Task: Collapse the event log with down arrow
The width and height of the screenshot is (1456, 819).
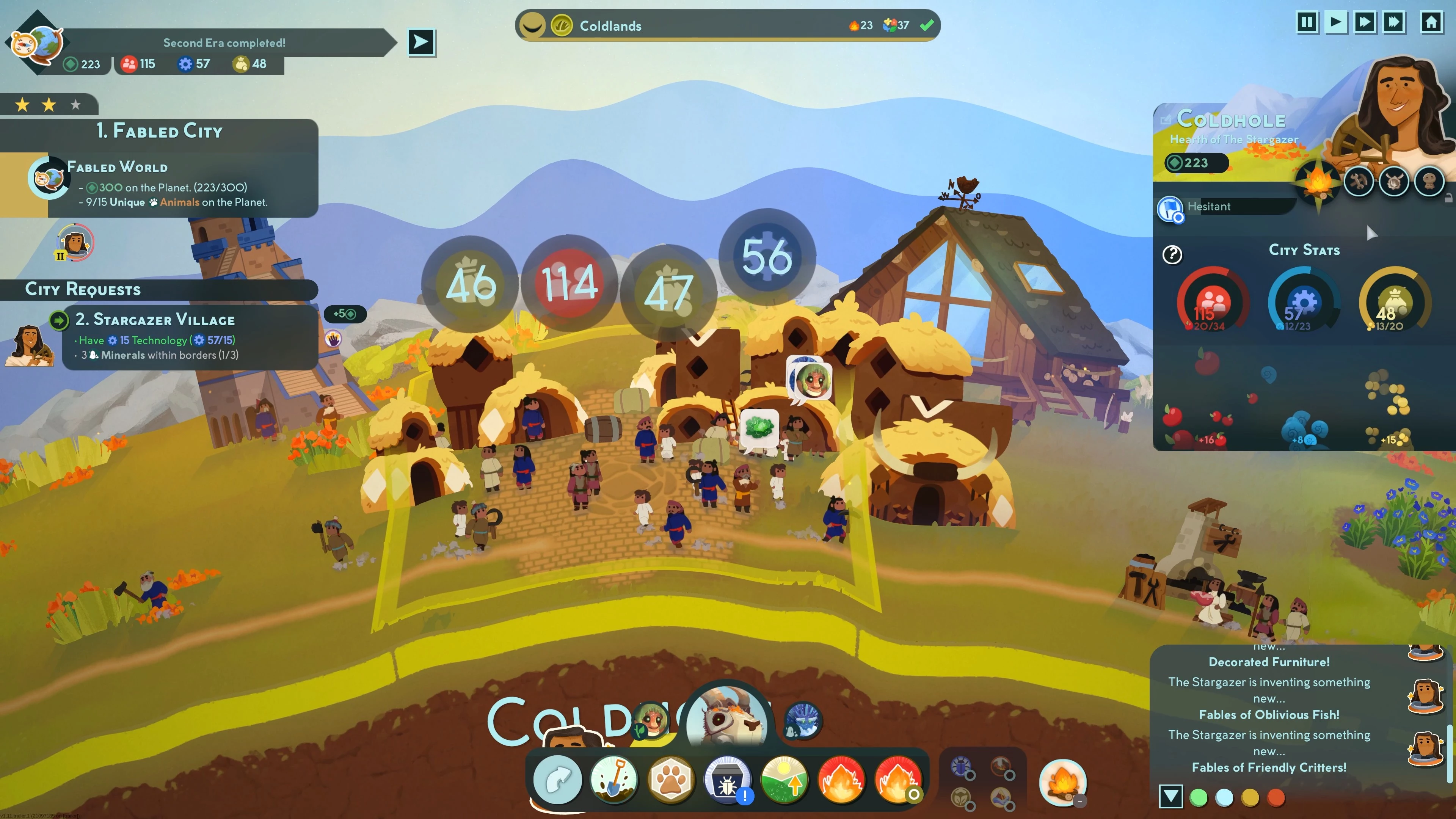Action: click(x=1170, y=797)
